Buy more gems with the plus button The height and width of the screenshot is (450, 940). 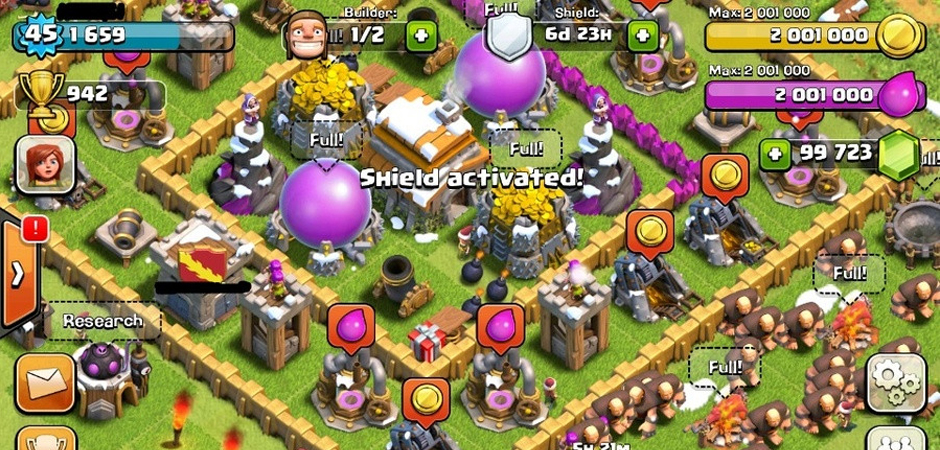773,154
